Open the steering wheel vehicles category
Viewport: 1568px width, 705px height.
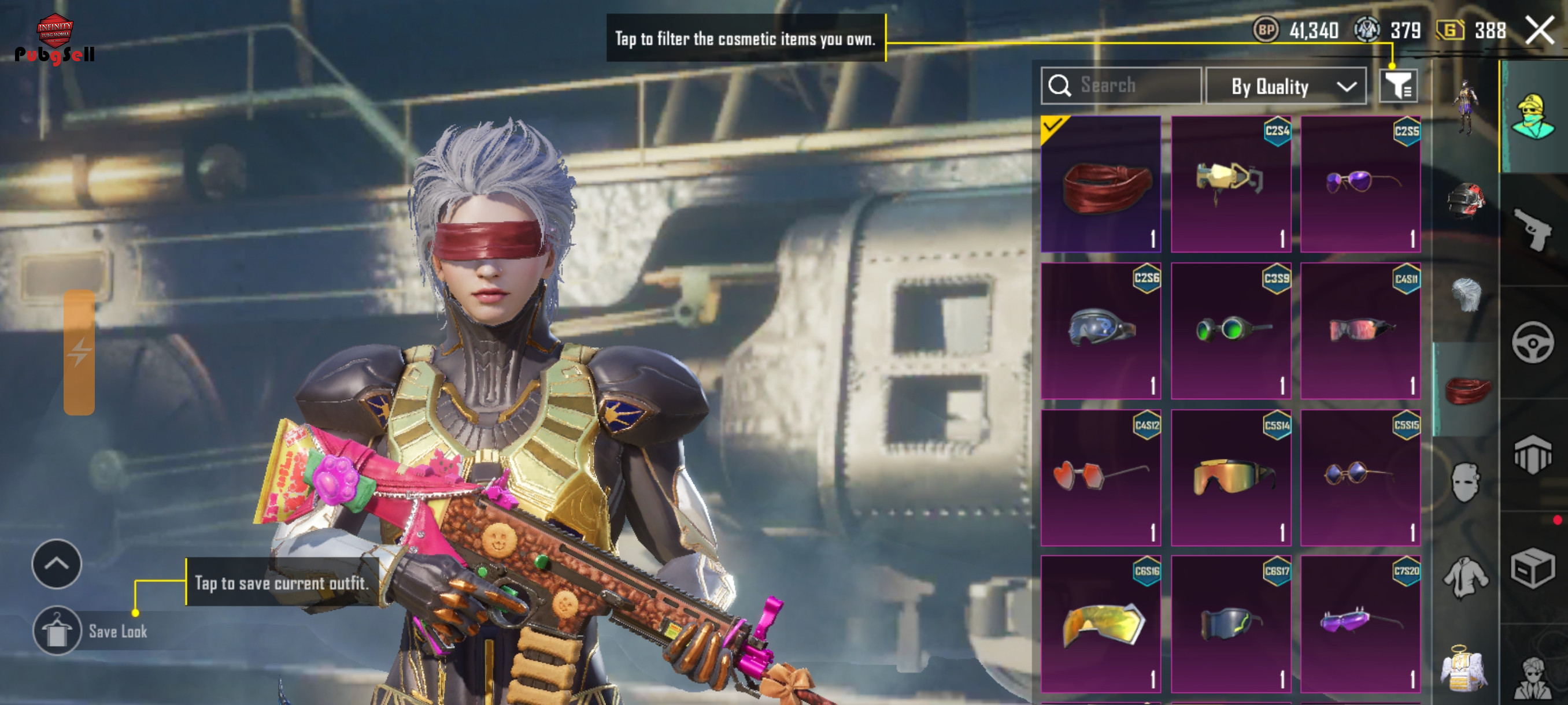coord(1533,343)
